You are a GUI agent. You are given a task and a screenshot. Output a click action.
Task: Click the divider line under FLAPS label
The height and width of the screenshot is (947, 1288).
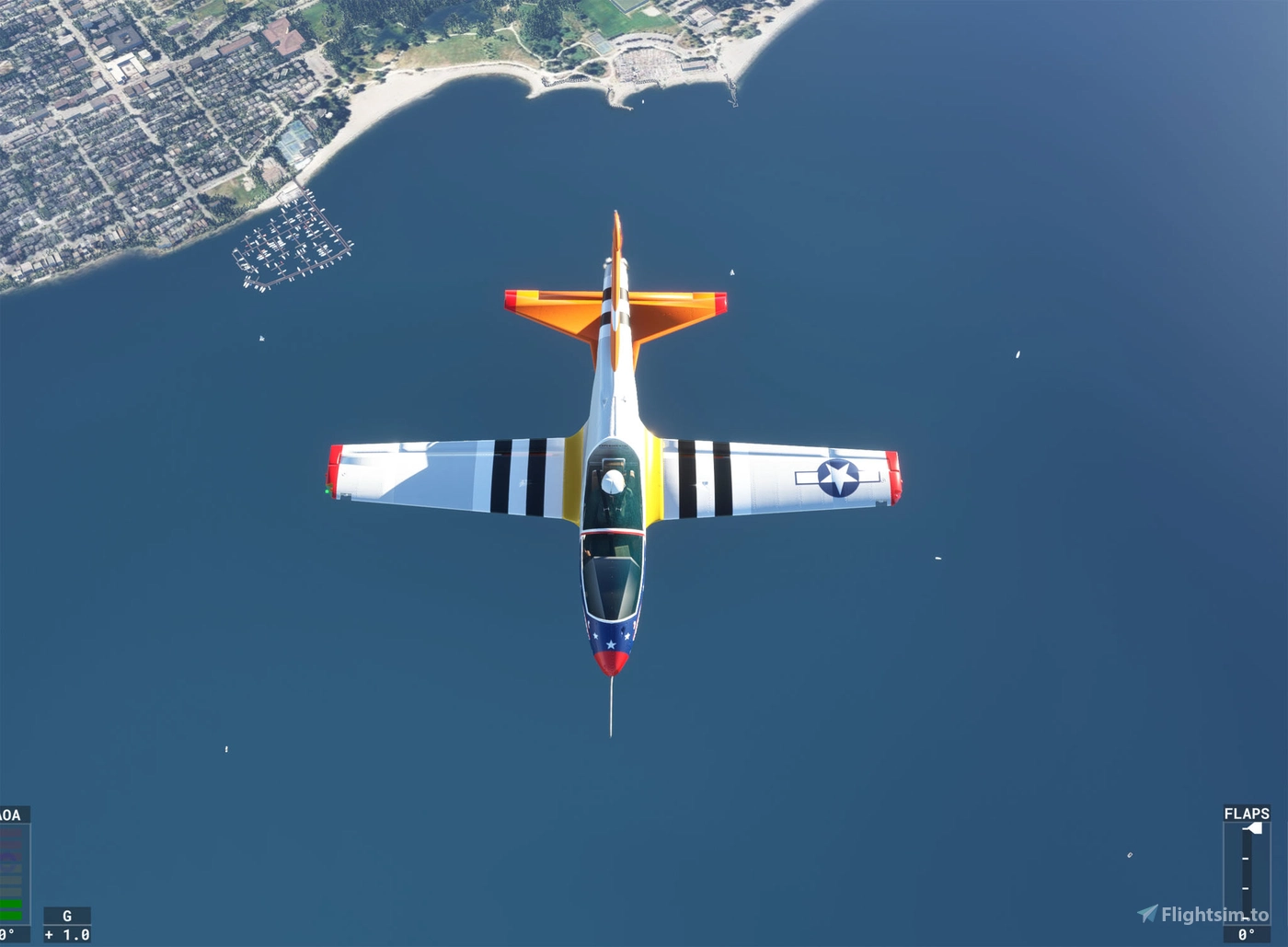[x=1247, y=821]
